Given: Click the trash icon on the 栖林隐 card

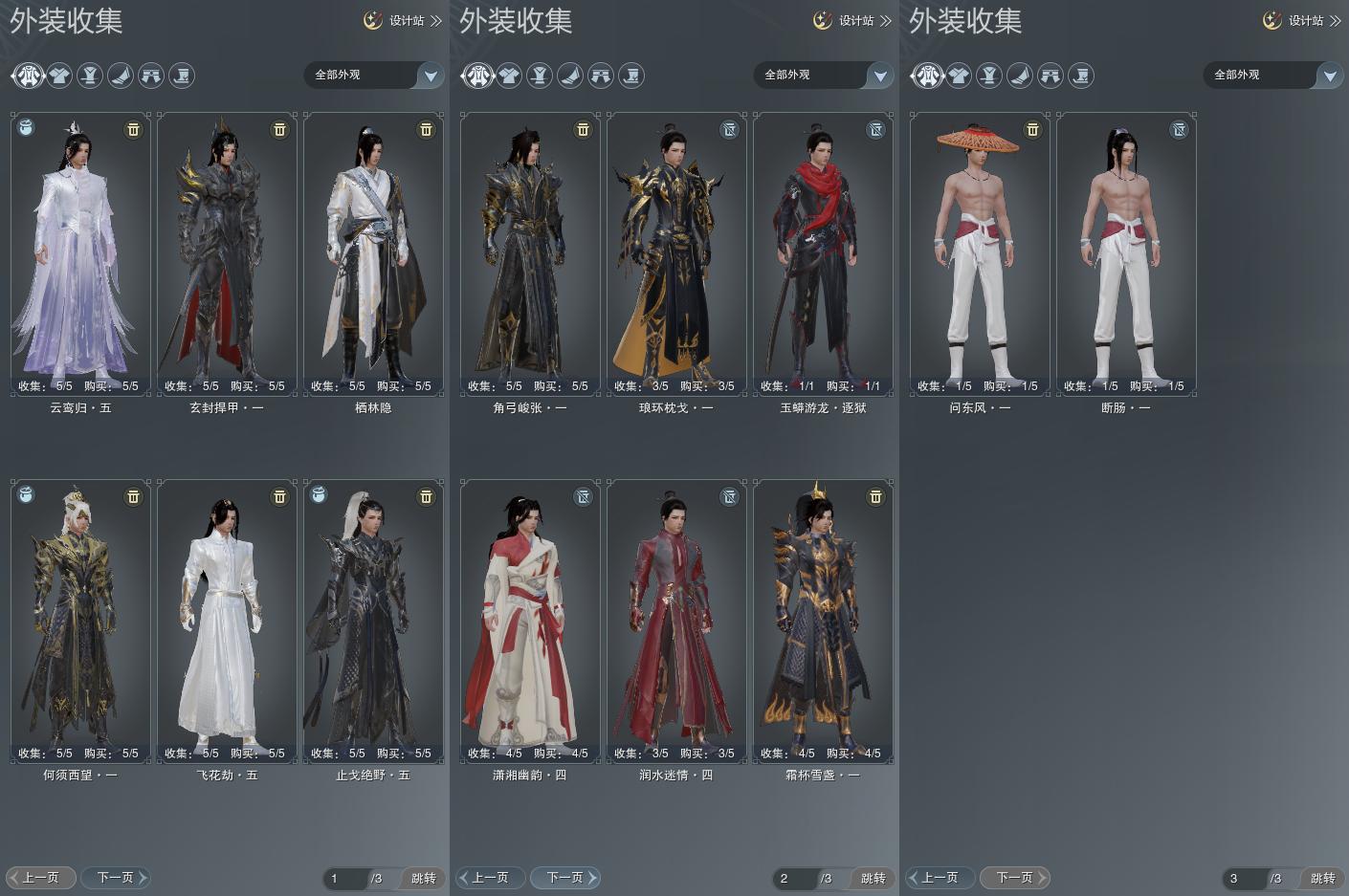Looking at the screenshot, I should (x=426, y=129).
